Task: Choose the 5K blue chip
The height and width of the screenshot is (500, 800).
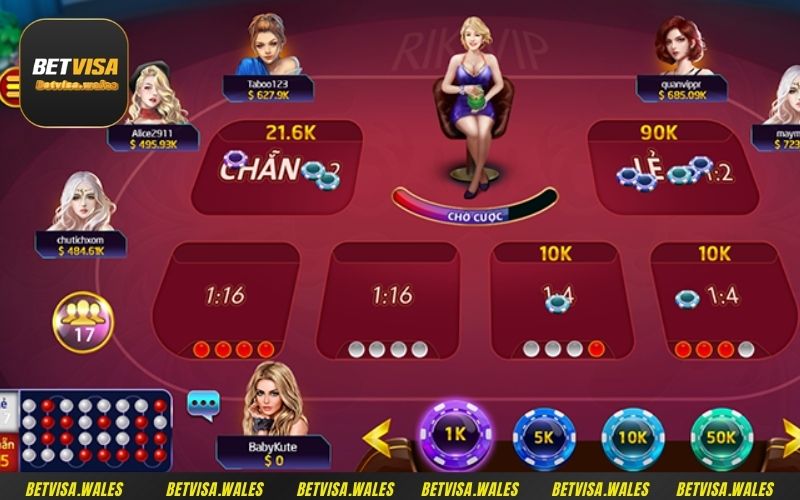Action: pos(544,438)
